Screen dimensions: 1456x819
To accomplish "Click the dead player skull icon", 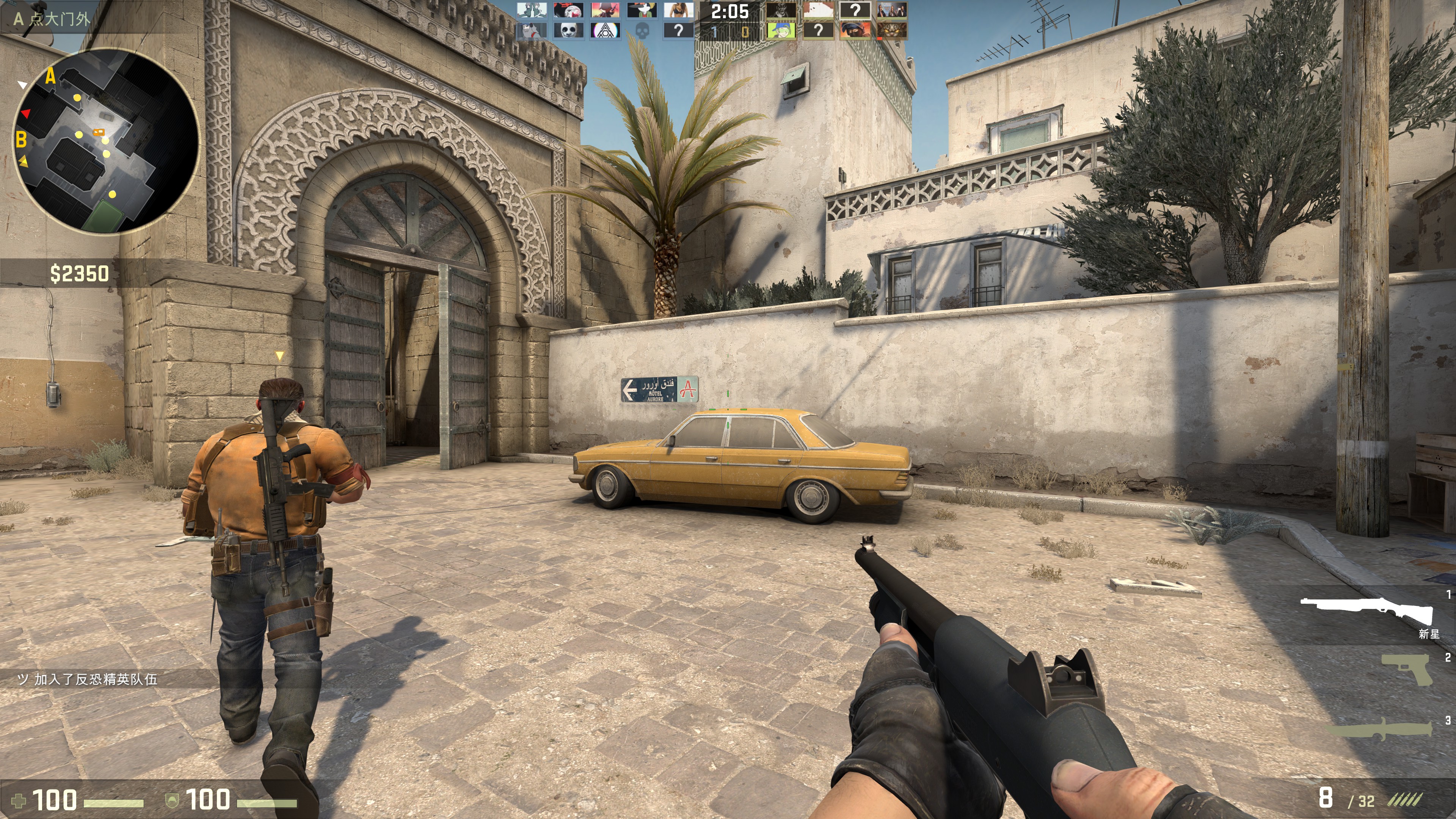I will point(642,30).
